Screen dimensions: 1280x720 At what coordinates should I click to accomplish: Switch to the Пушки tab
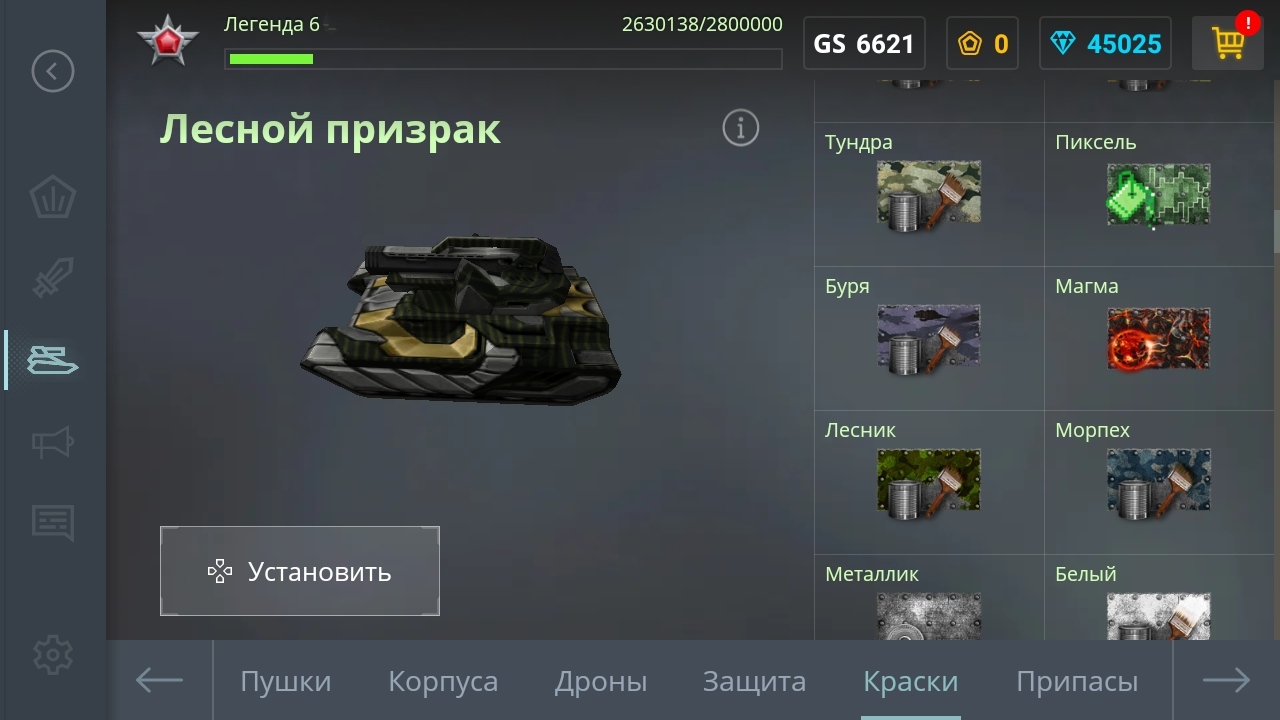point(285,682)
